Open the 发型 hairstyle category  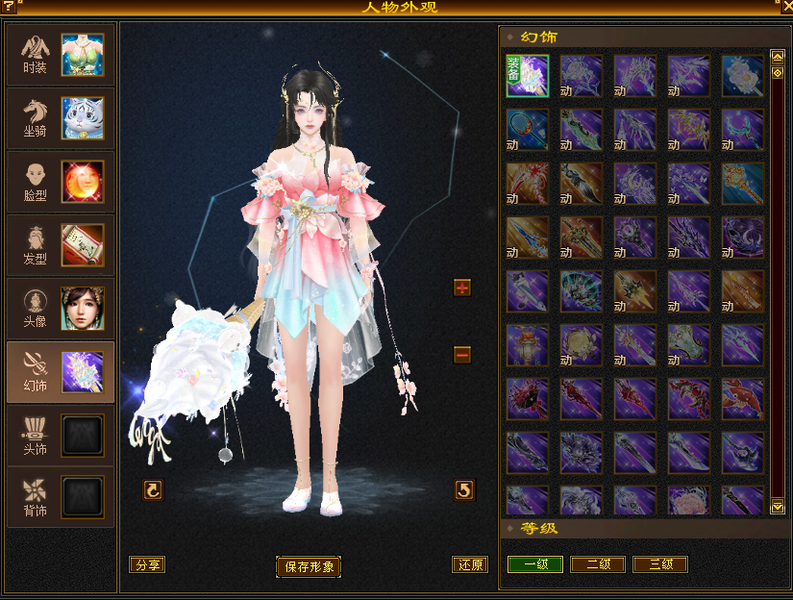tap(60, 245)
